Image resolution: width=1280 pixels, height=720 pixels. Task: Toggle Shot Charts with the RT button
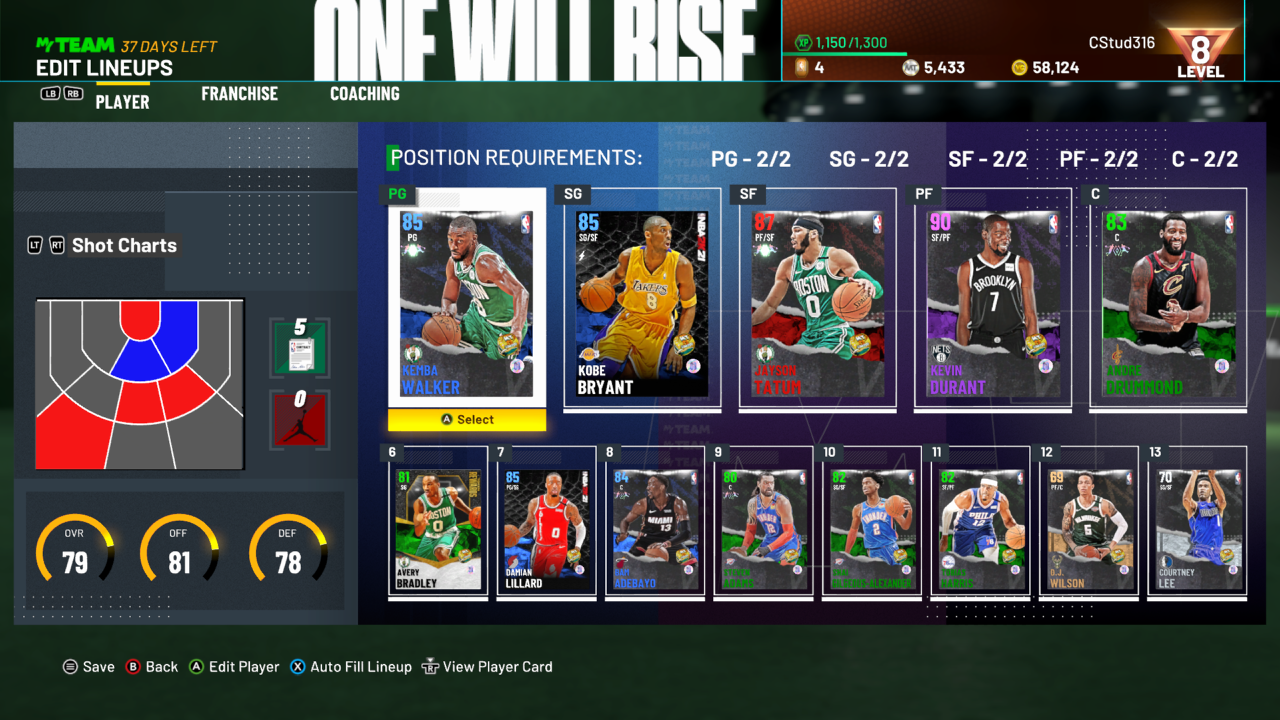click(x=56, y=245)
